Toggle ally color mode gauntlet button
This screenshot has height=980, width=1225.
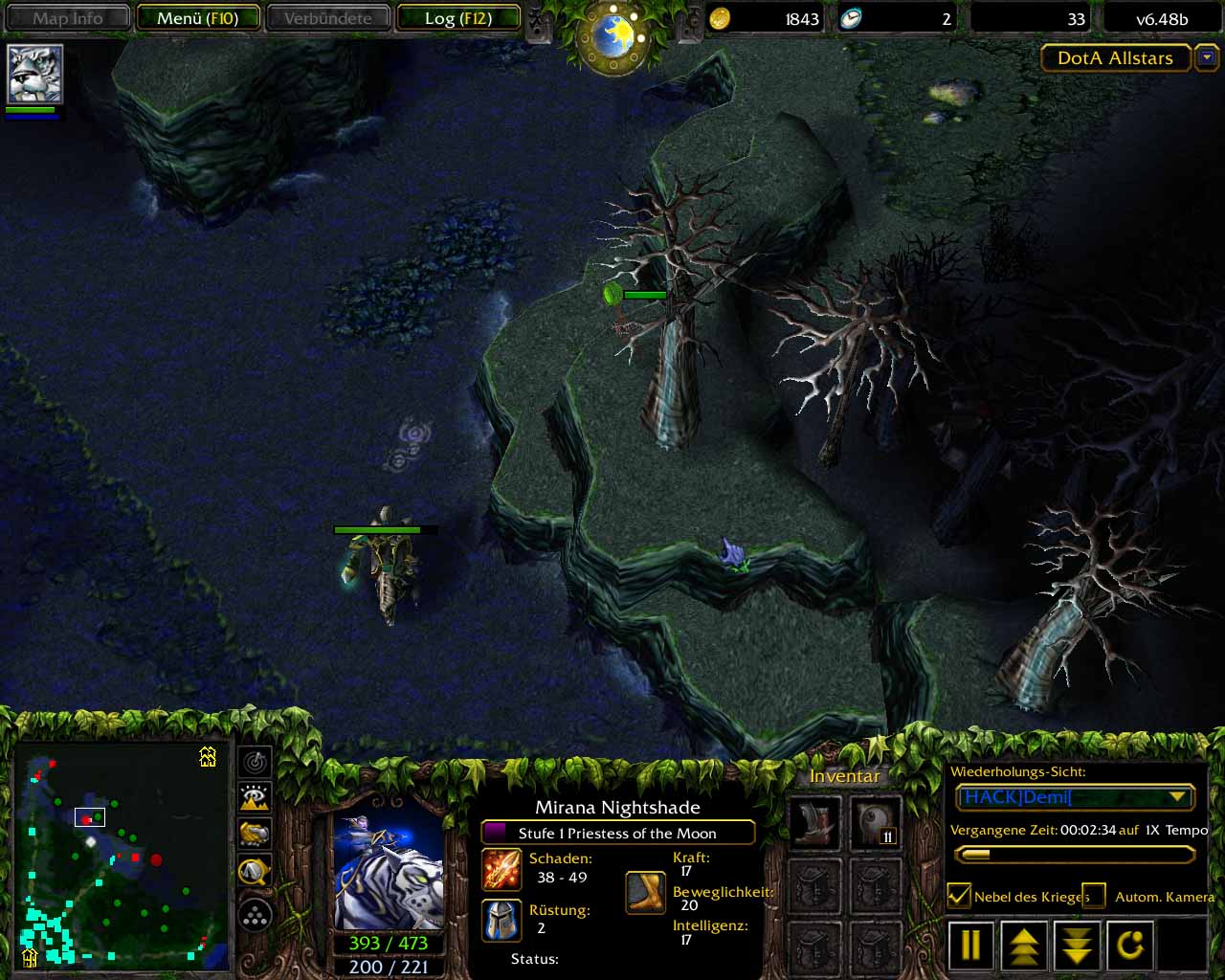[255, 835]
